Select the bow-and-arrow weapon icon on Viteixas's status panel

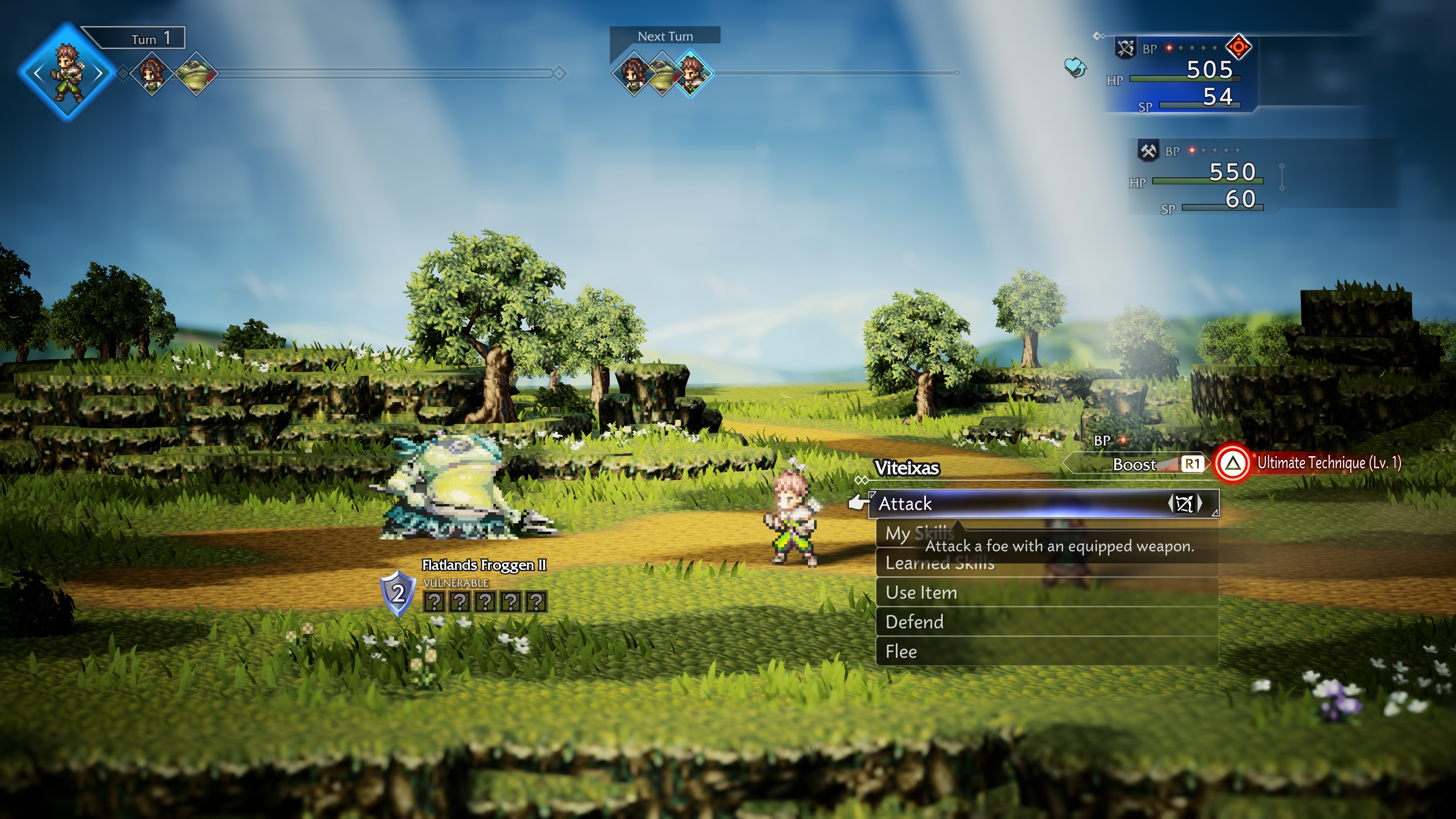pyautogui.click(x=1125, y=48)
